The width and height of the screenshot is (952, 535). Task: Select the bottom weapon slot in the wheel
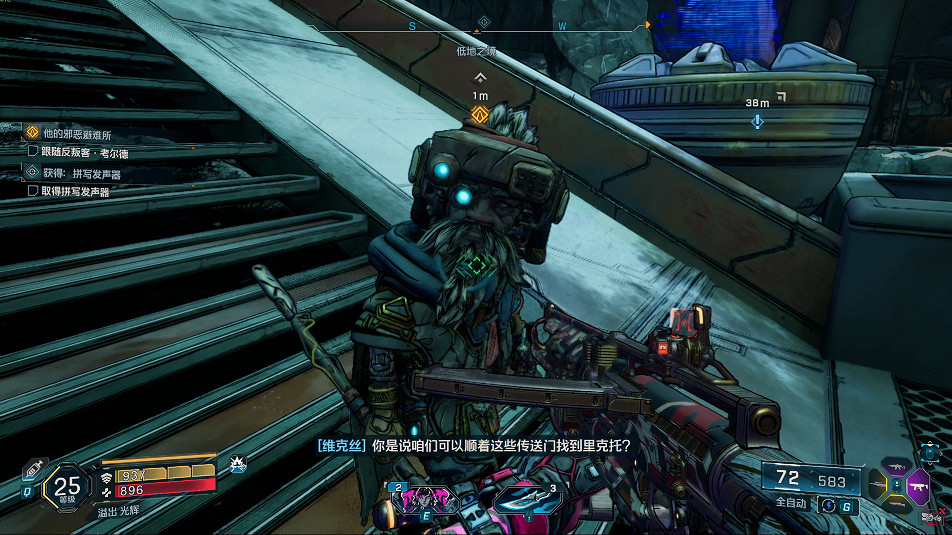(896, 505)
